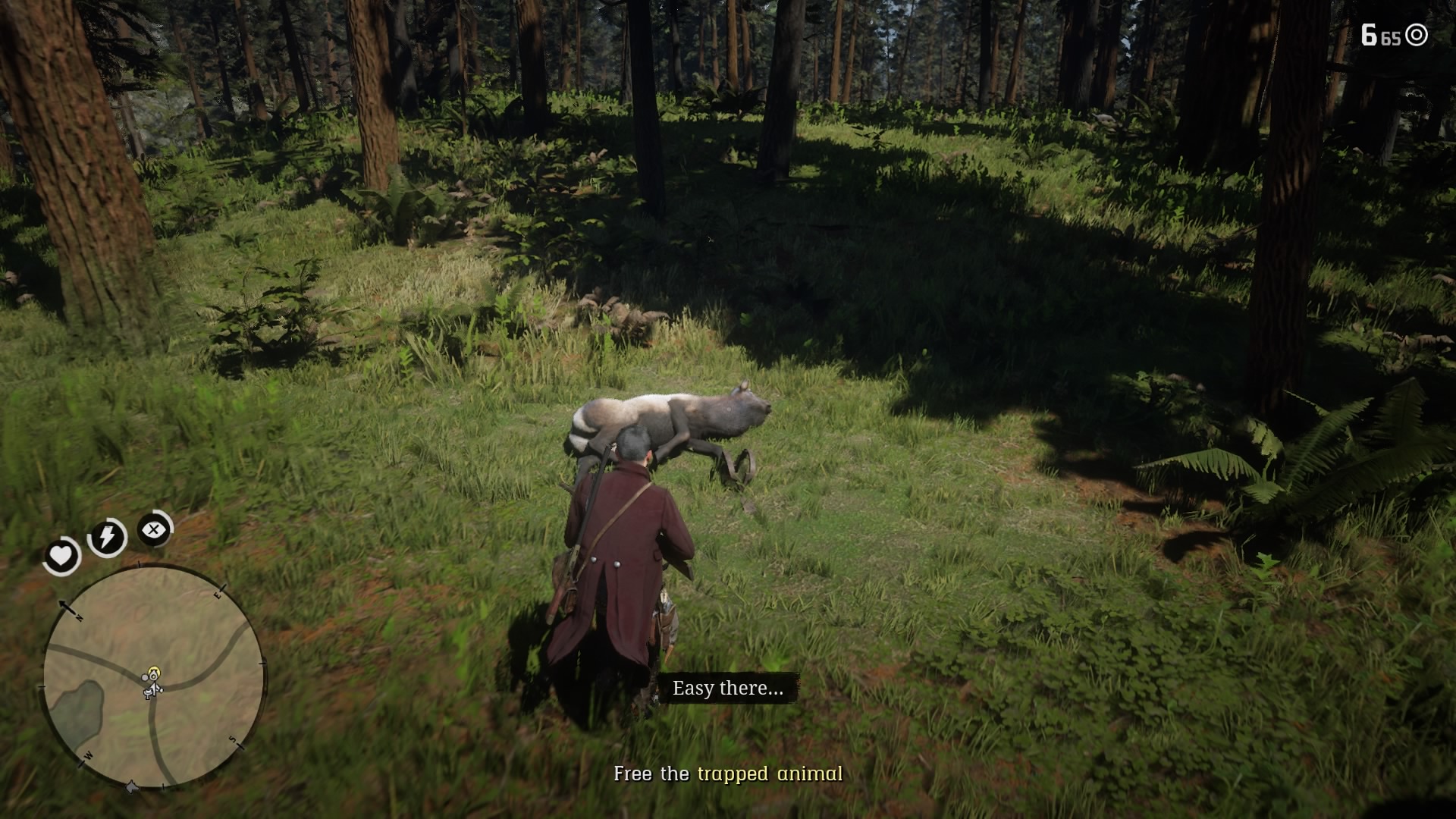Click the player marker in the minimap center
Screen dimensions: 1456x819
152,680
